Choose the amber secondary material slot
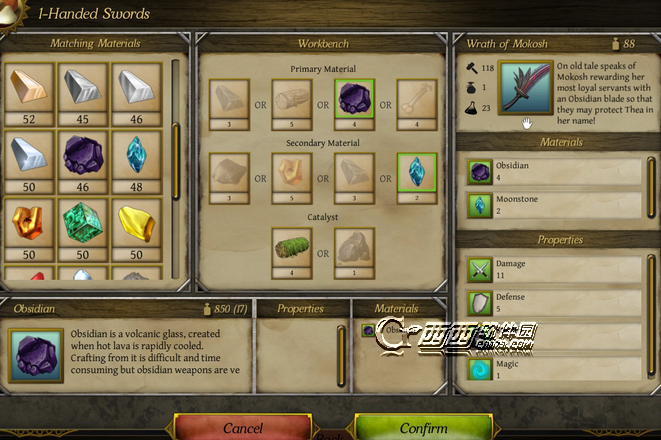The width and height of the screenshot is (661, 440). pos(291,173)
